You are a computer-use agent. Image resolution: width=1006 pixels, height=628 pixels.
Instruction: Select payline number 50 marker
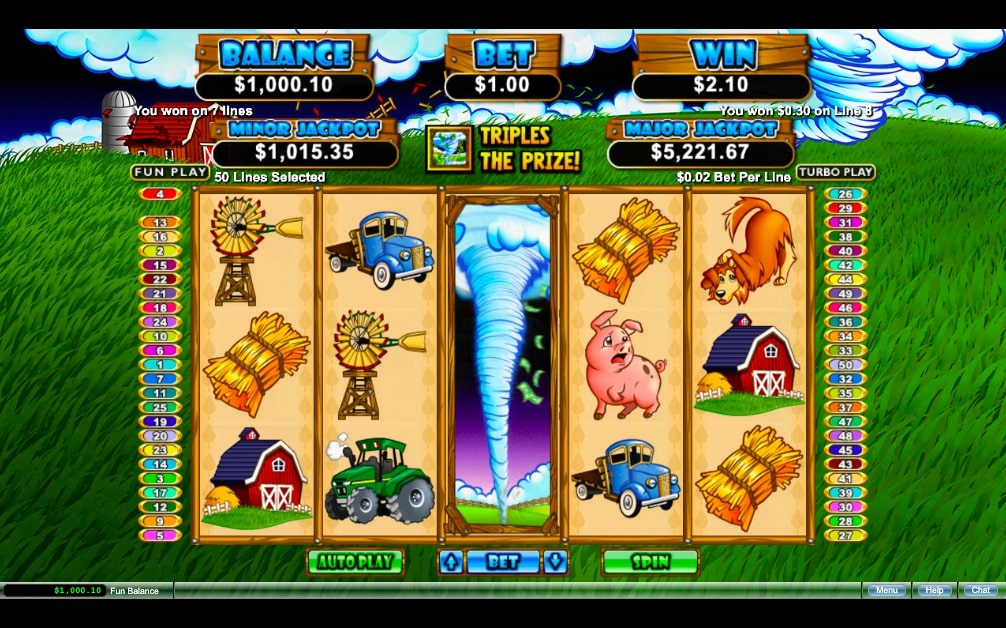pyautogui.click(x=845, y=365)
